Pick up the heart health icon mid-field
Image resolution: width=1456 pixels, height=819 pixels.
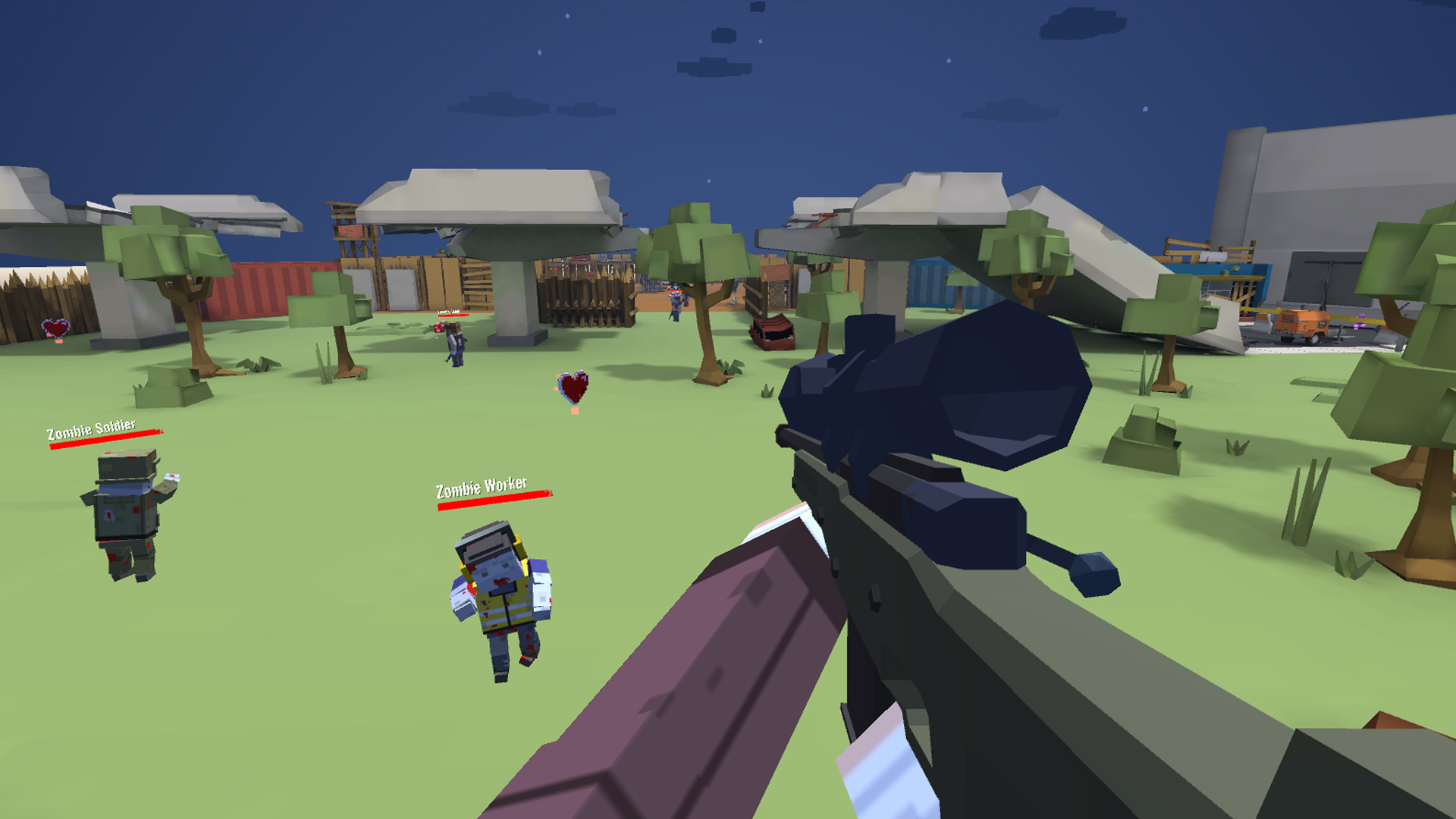573,387
